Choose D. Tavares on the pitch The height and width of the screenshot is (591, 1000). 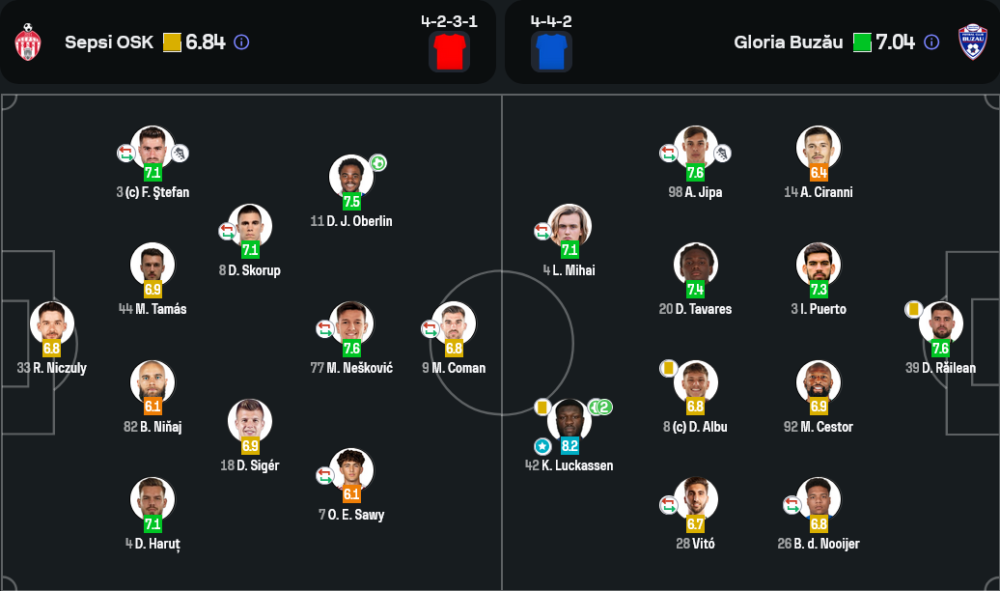point(695,265)
